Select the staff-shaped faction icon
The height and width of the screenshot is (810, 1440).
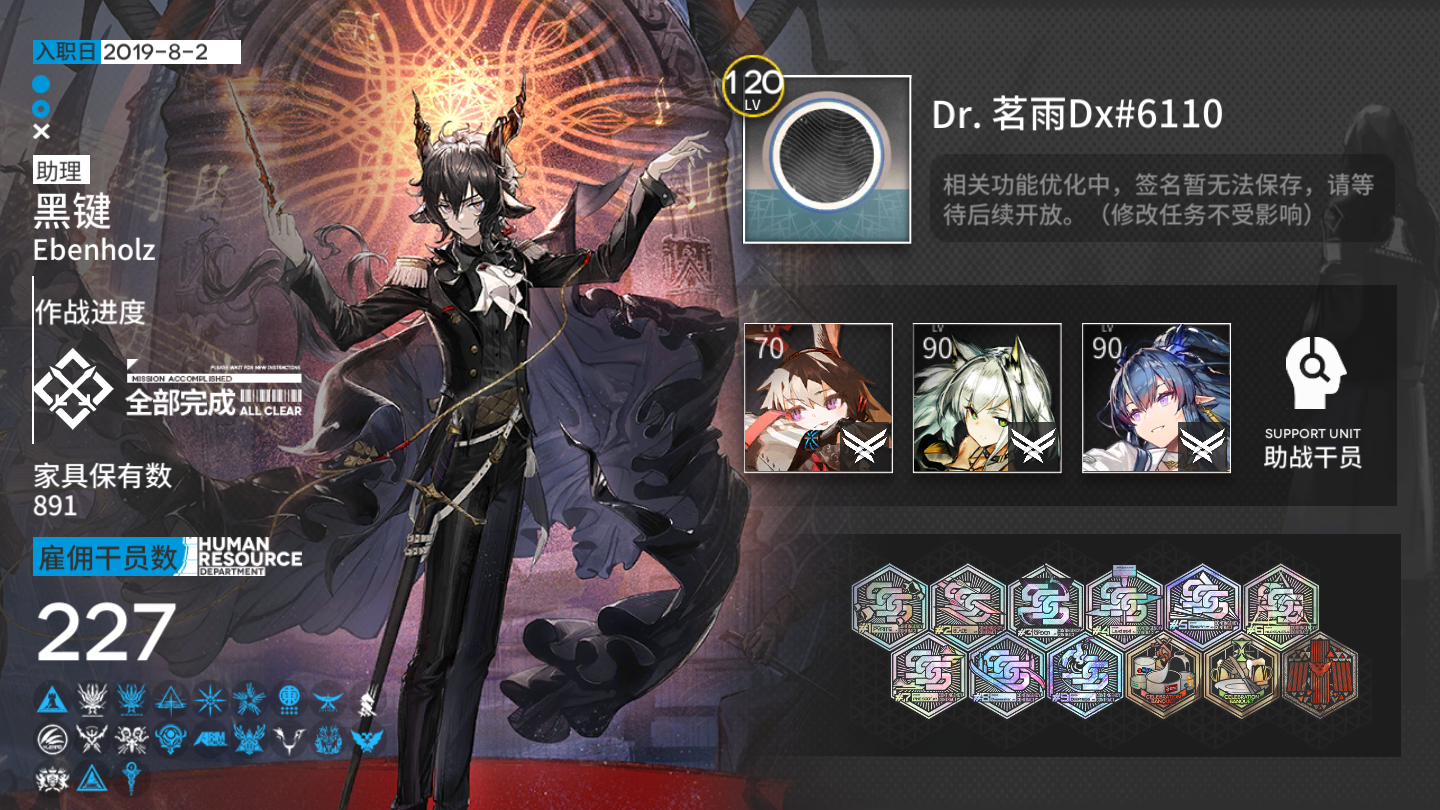pyautogui.click(x=131, y=775)
